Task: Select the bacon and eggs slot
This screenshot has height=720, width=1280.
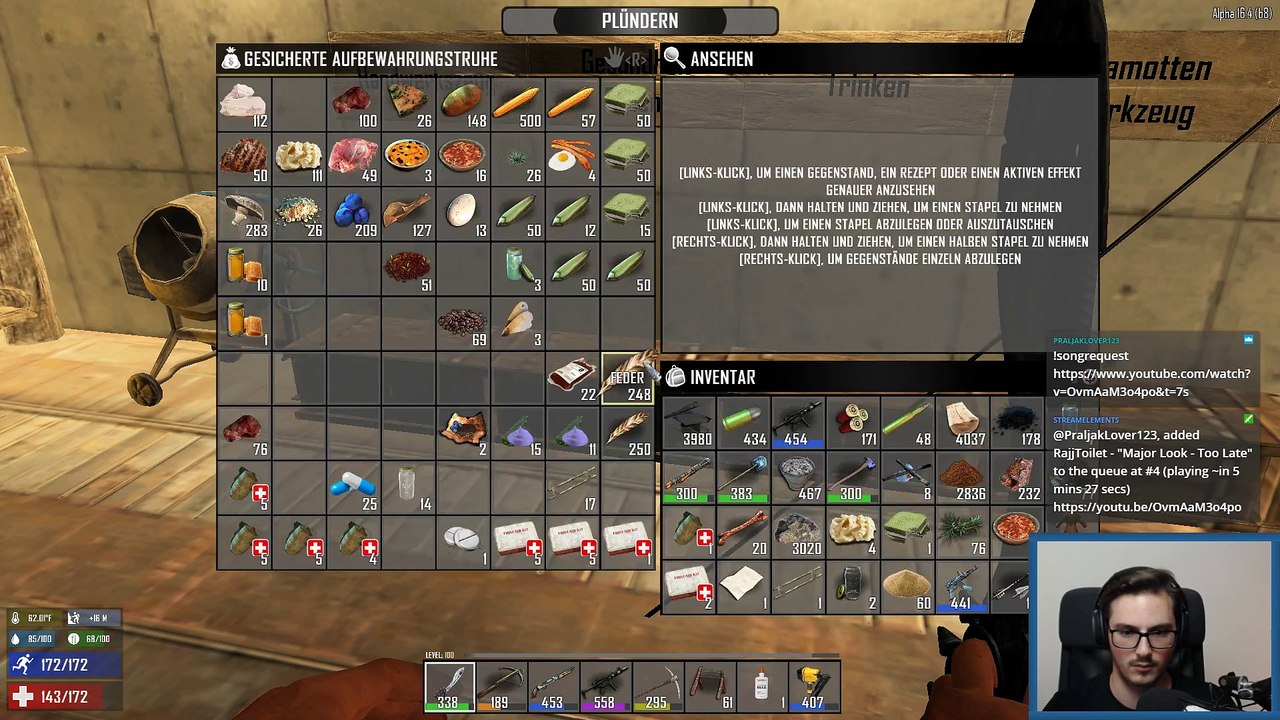Action: [x=572, y=160]
